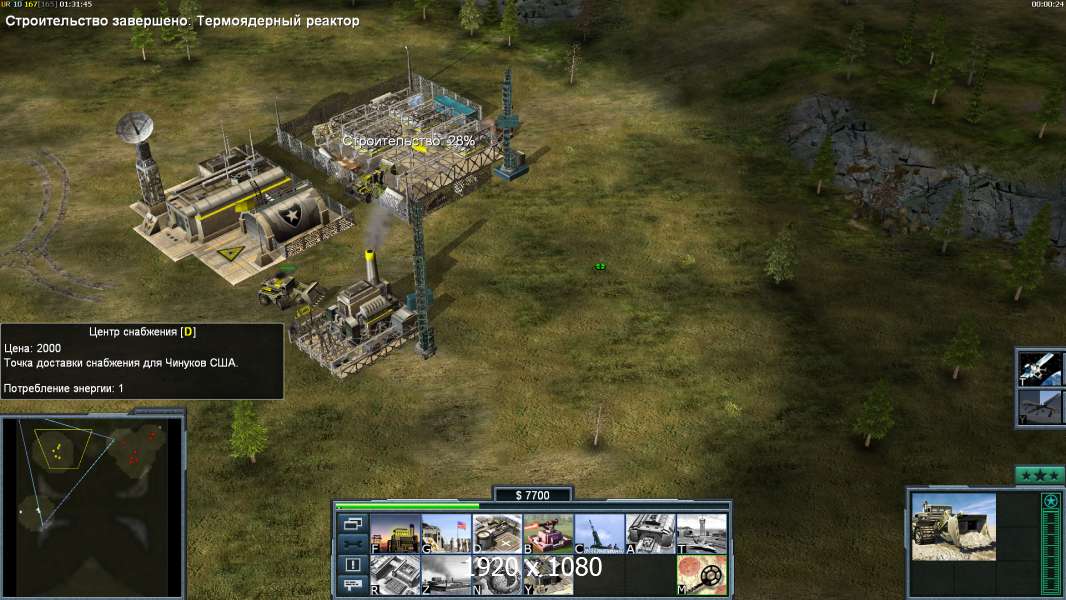
Task: Activate the aircraft general power shortcut
Action: tap(1040, 406)
